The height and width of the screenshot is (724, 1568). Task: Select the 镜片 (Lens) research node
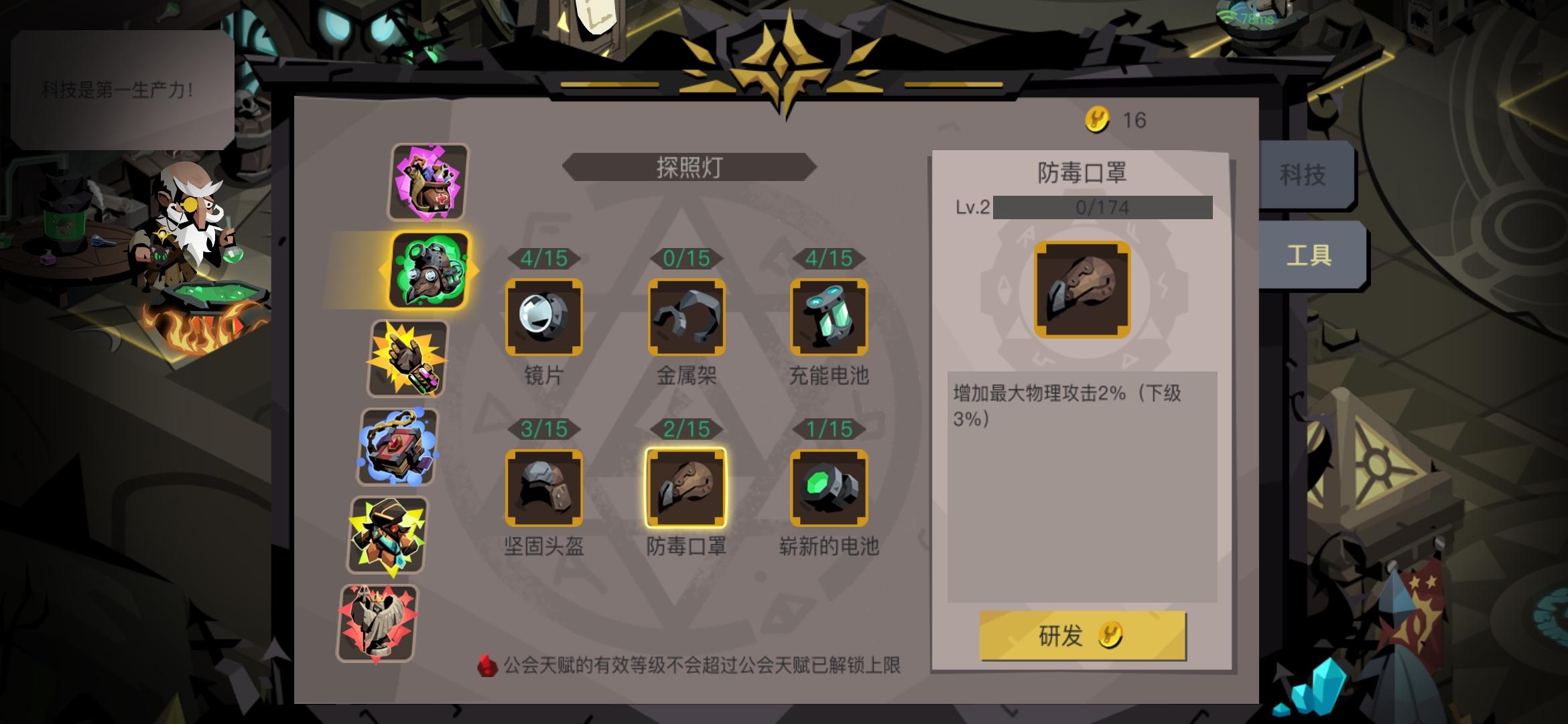[544, 316]
